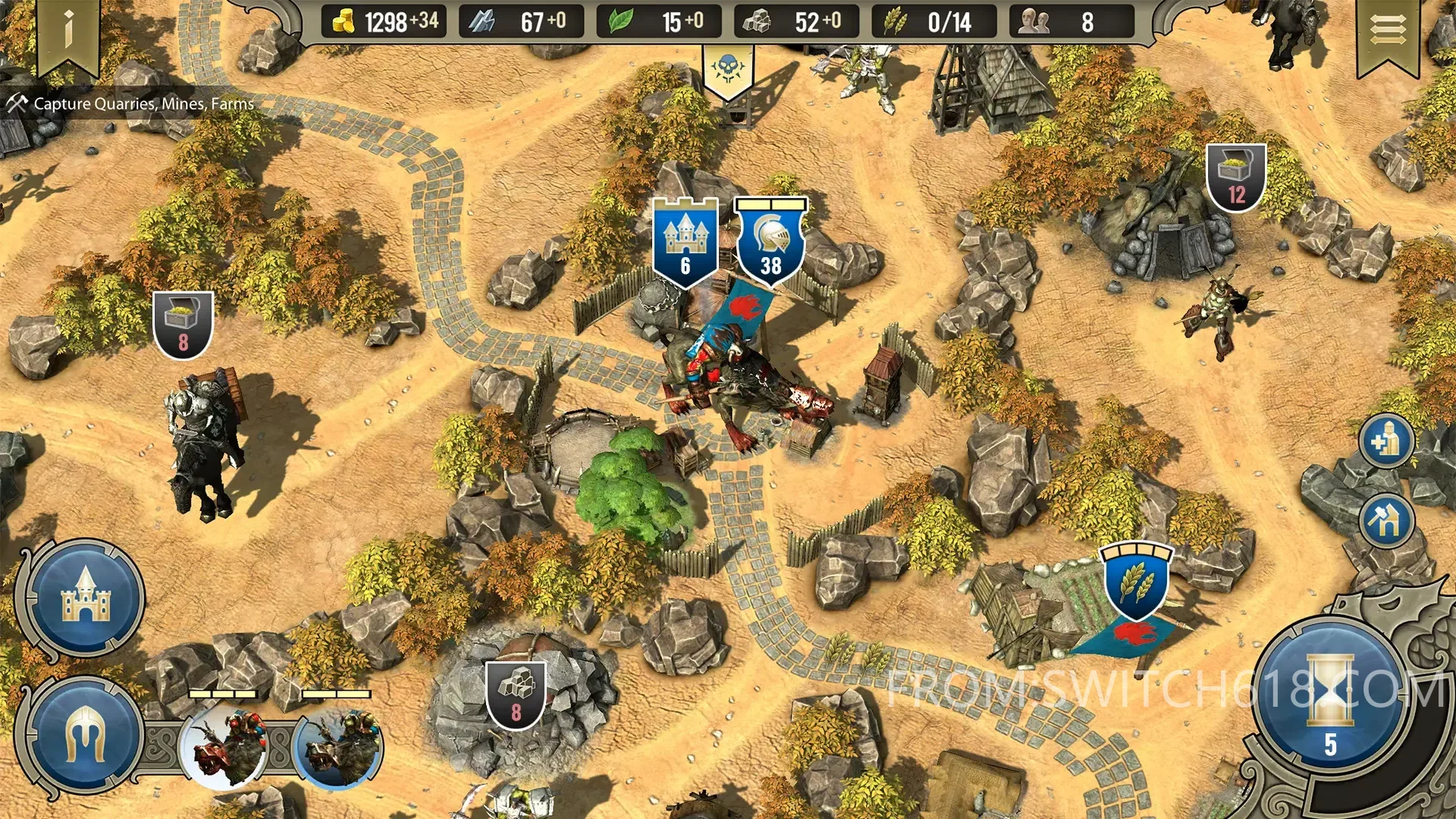Open the heroes helmet button
Viewport: 1456px width, 819px height.
(x=84, y=736)
